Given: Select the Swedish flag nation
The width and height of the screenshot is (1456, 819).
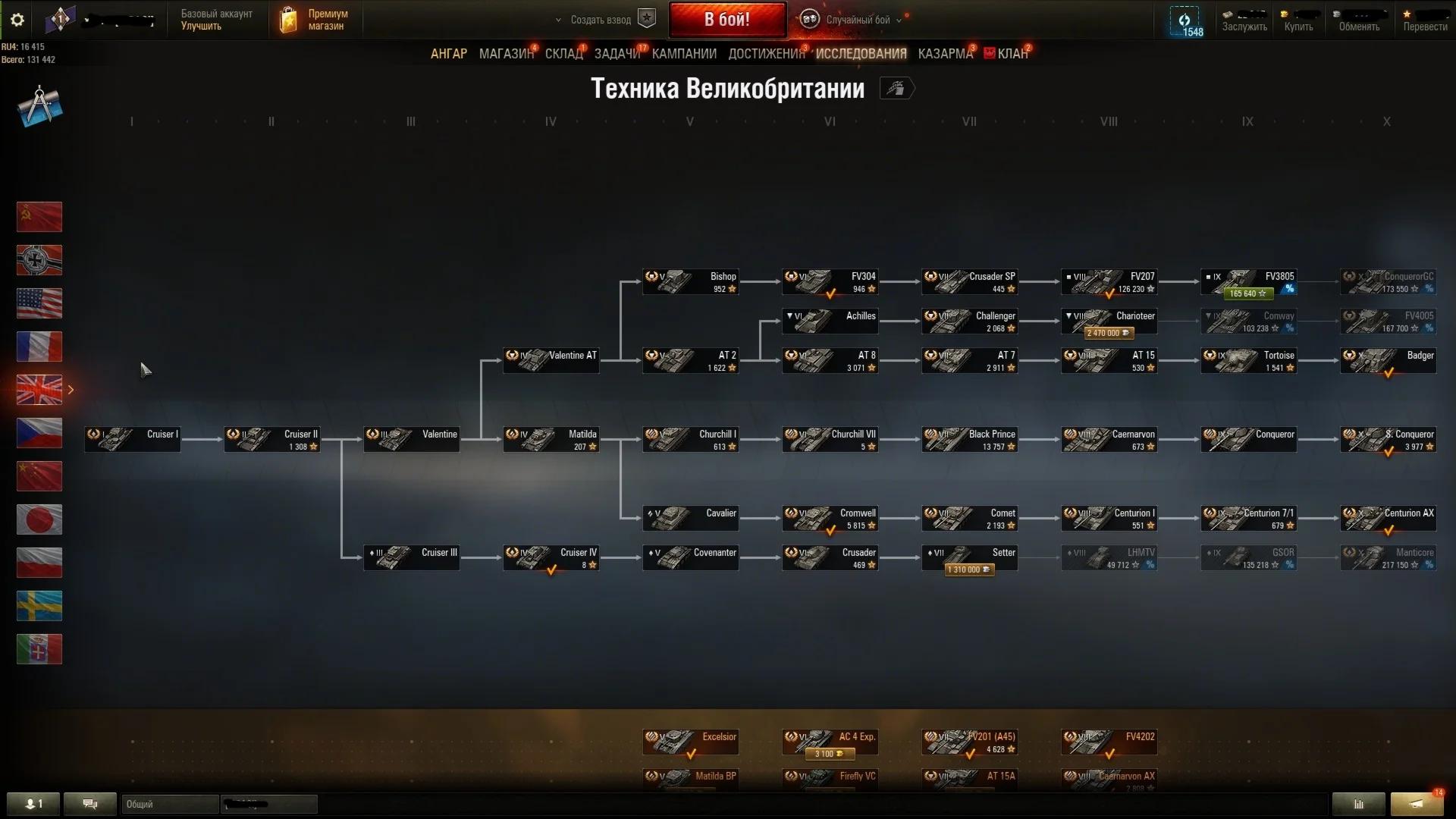Looking at the screenshot, I should (x=39, y=606).
